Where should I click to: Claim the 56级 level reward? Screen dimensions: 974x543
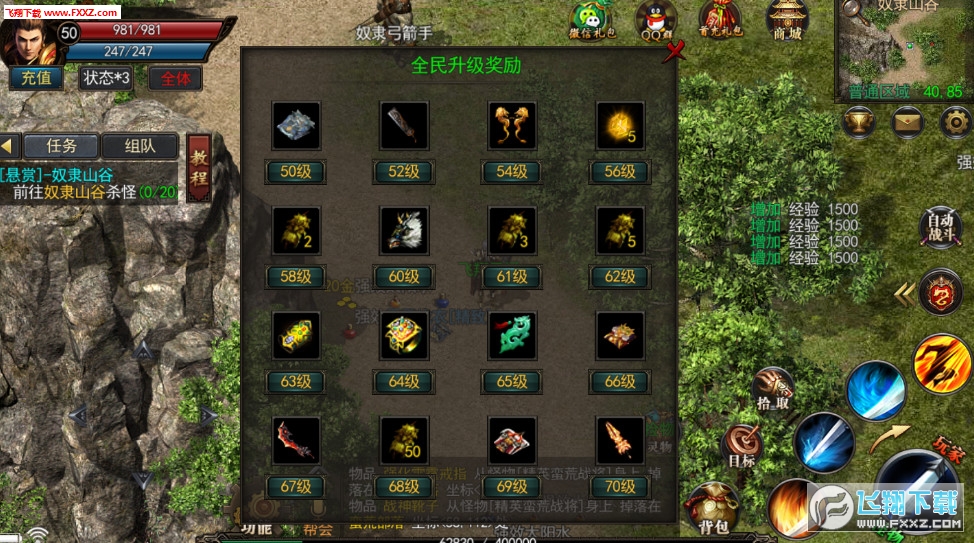(x=620, y=171)
